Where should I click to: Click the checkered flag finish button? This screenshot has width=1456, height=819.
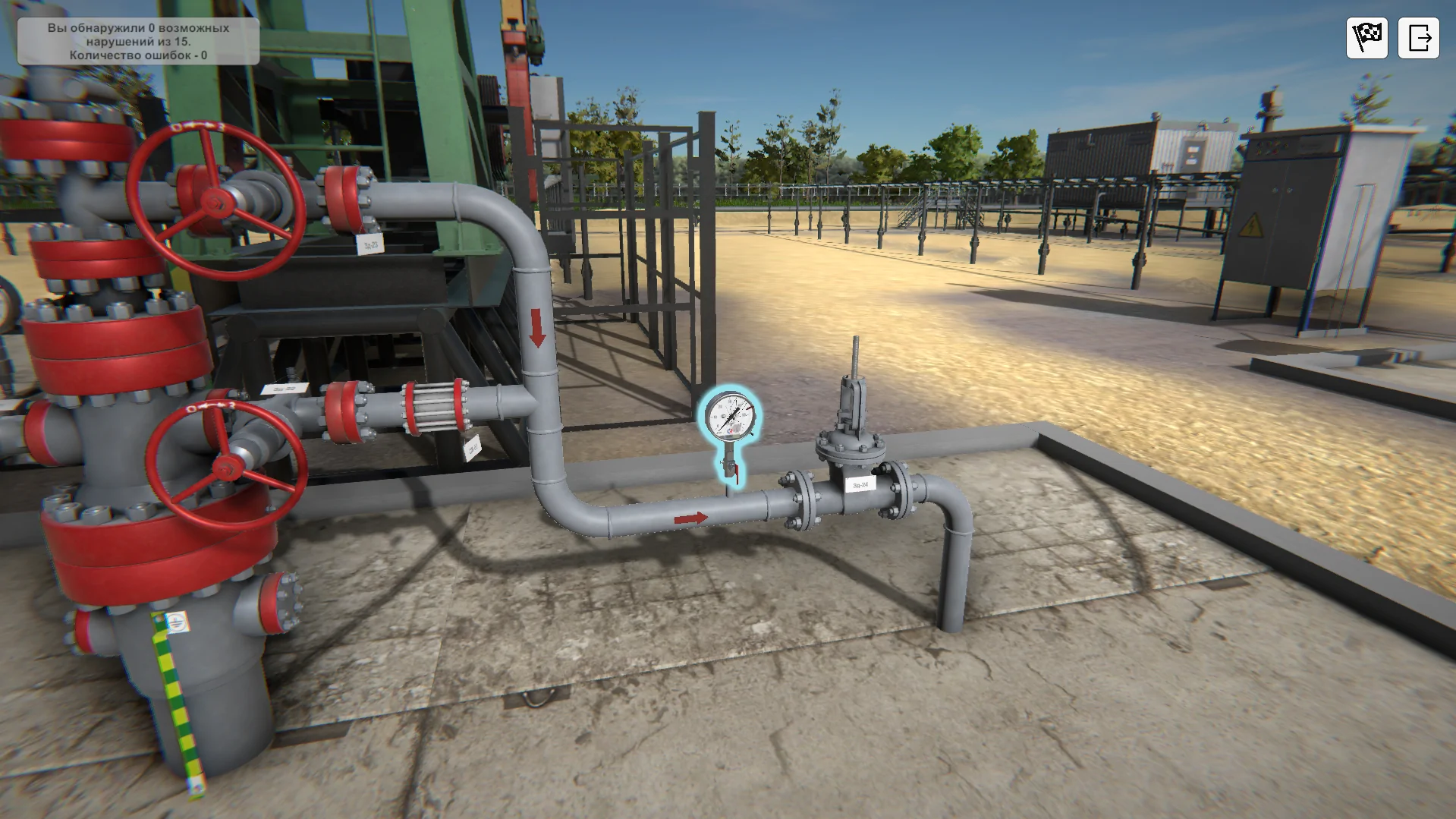pos(1366,37)
